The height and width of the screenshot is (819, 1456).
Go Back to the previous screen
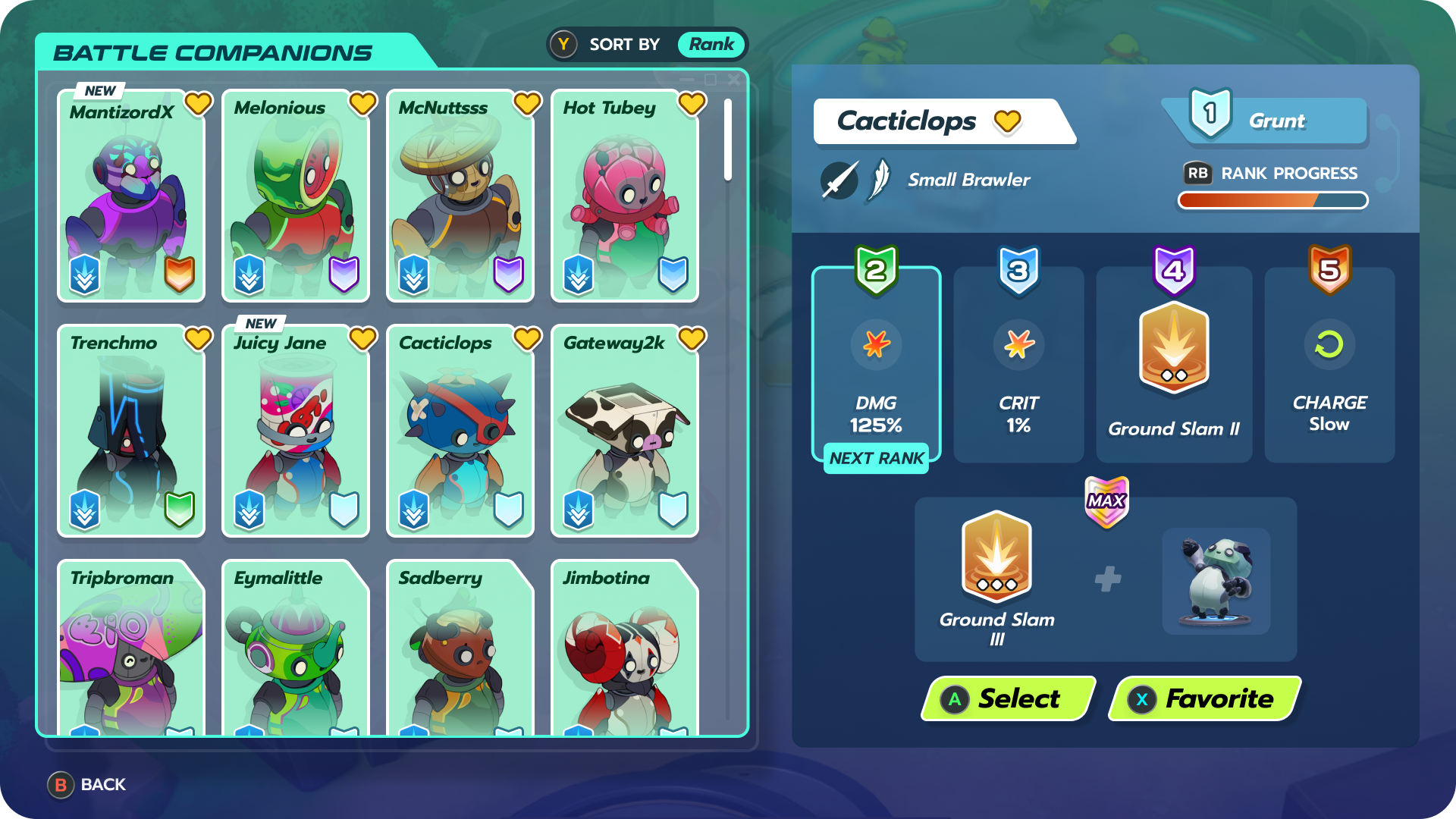tap(87, 785)
